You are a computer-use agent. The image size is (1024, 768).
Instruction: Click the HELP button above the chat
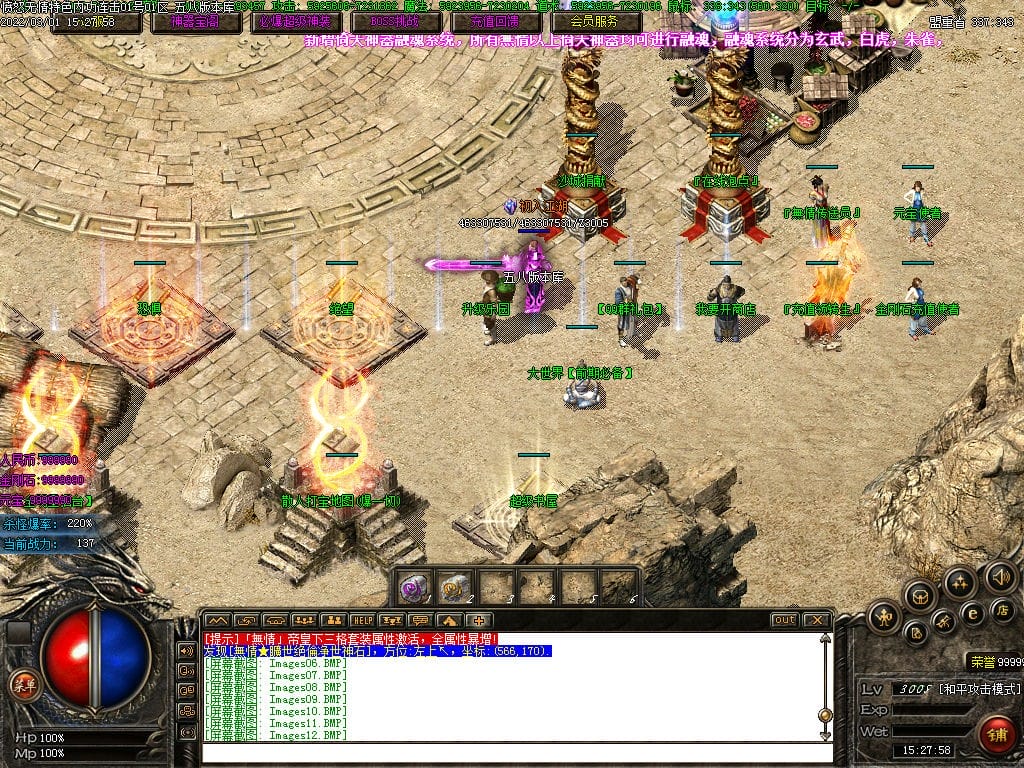point(362,620)
